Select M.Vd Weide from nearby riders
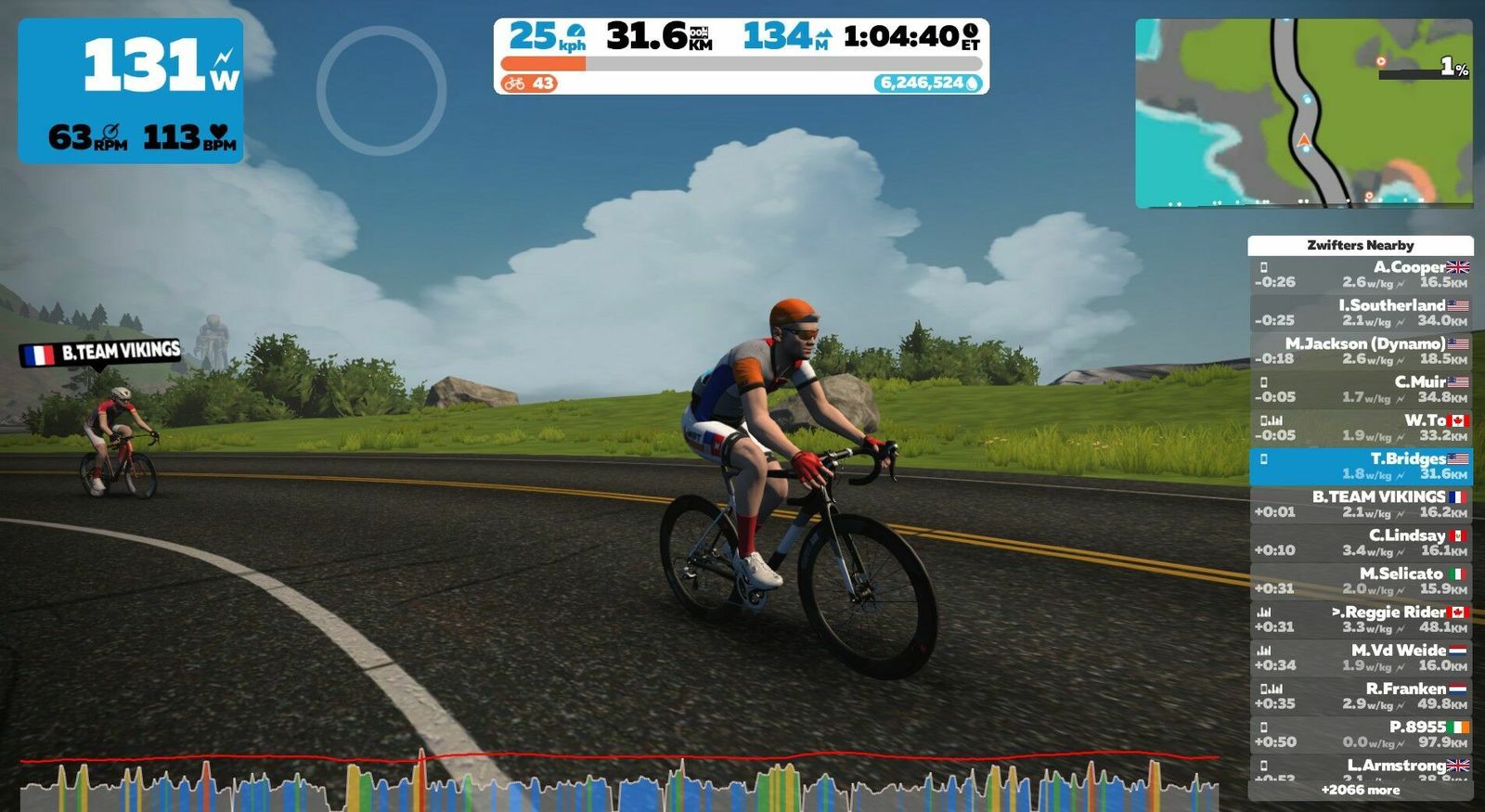 tap(1361, 657)
